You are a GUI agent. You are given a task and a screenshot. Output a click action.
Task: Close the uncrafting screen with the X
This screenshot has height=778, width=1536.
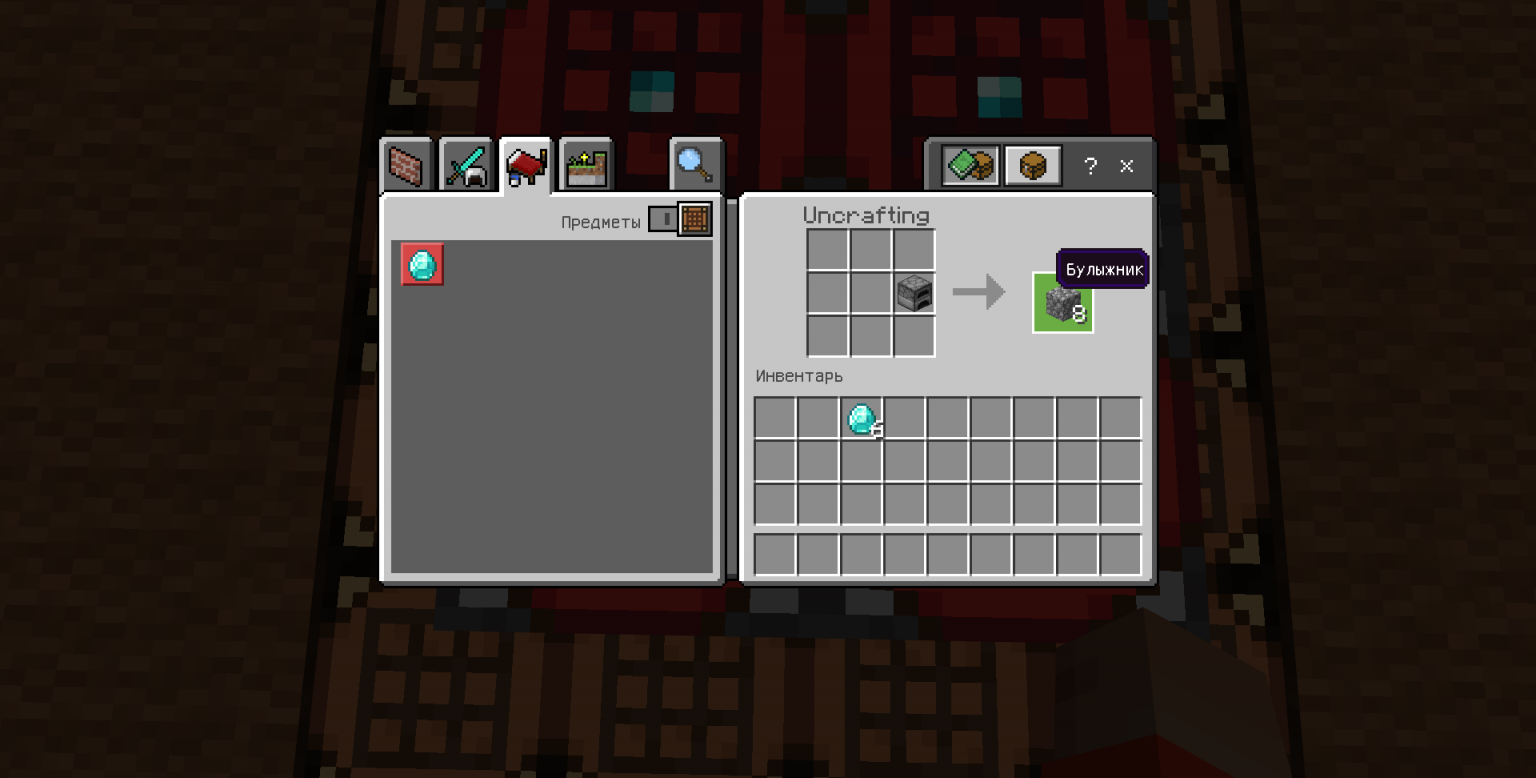[1127, 166]
